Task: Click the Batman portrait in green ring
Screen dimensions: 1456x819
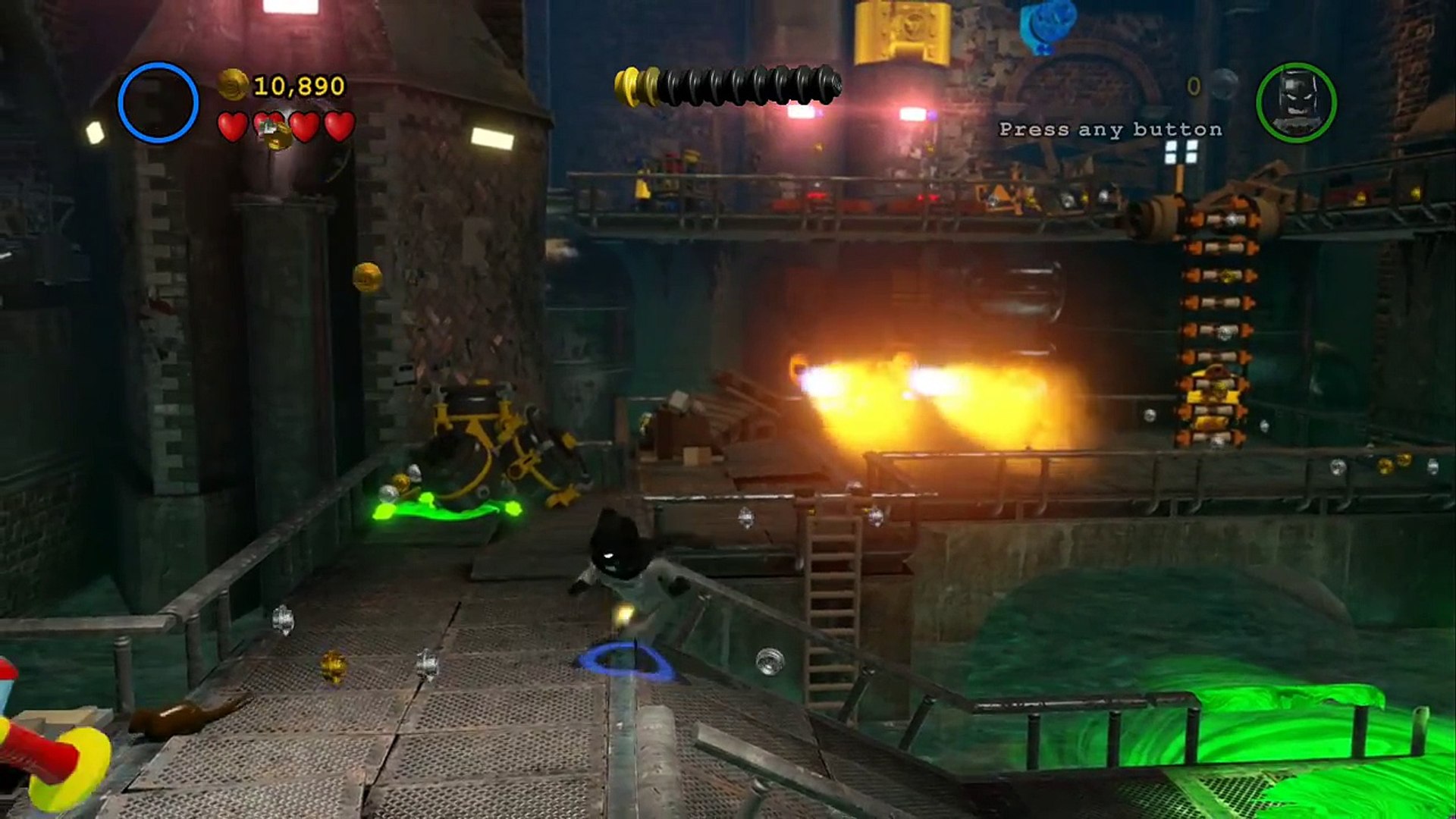Action: (1296, 102)
